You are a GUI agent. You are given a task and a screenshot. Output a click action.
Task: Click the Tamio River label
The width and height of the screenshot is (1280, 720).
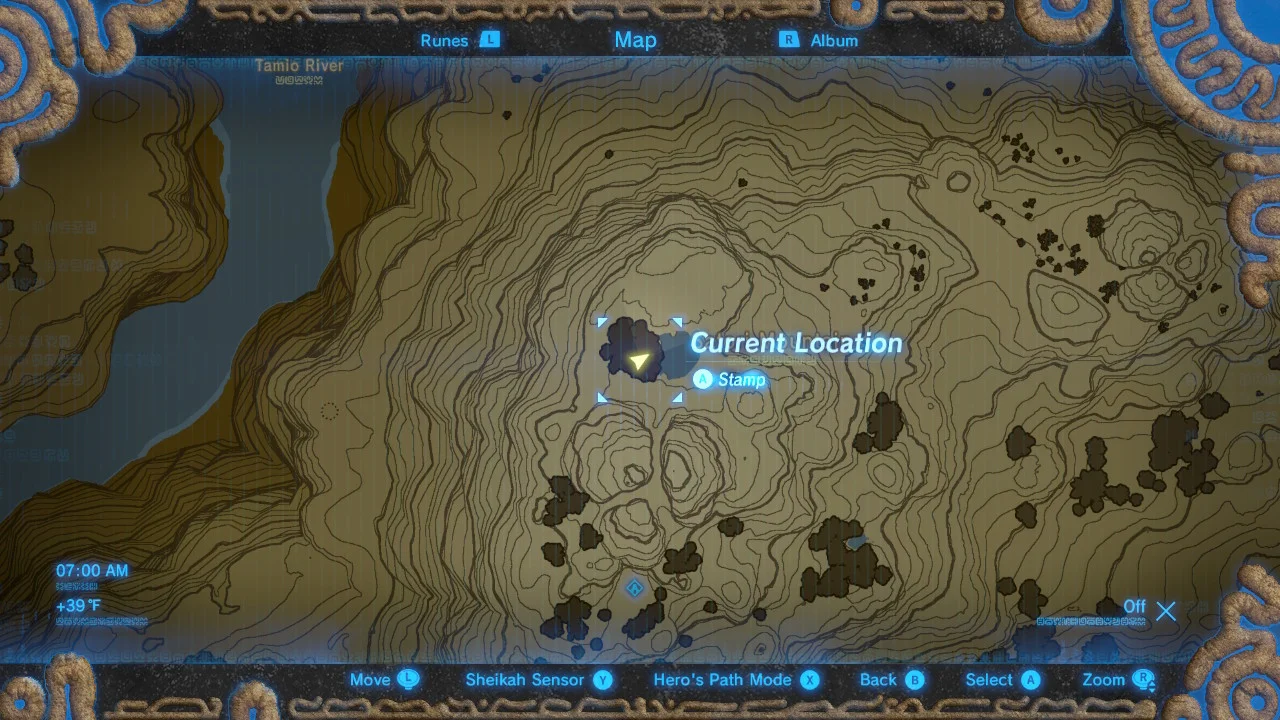point(299,65)
